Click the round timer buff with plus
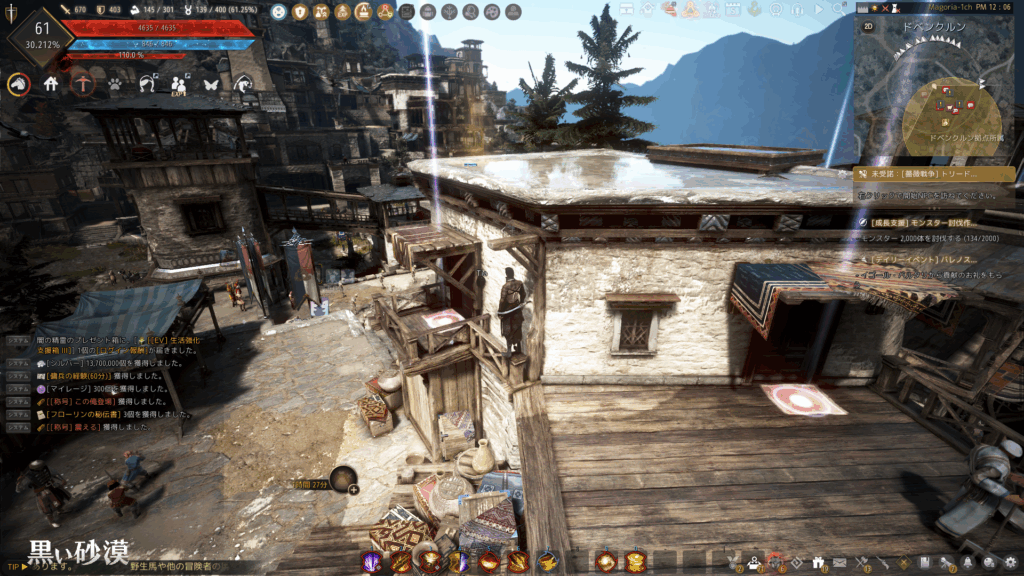1024x576 pixels. [343, 480]
